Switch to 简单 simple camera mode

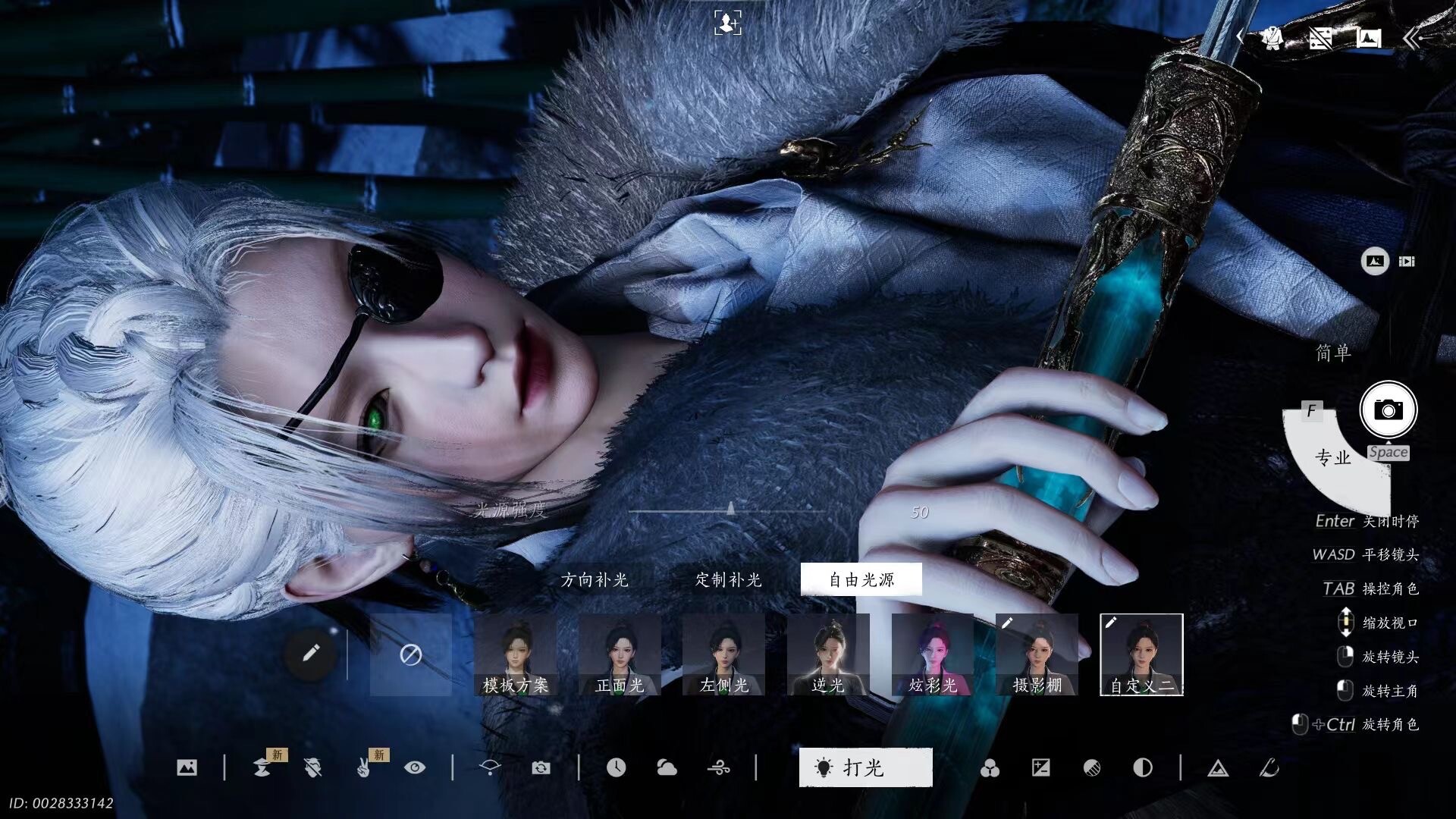[1333, 353]
